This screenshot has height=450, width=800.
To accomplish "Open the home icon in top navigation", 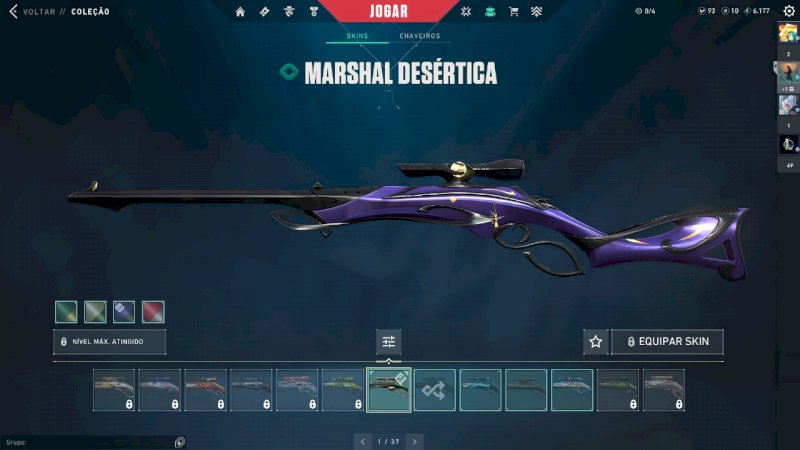I will coord(240,12).
